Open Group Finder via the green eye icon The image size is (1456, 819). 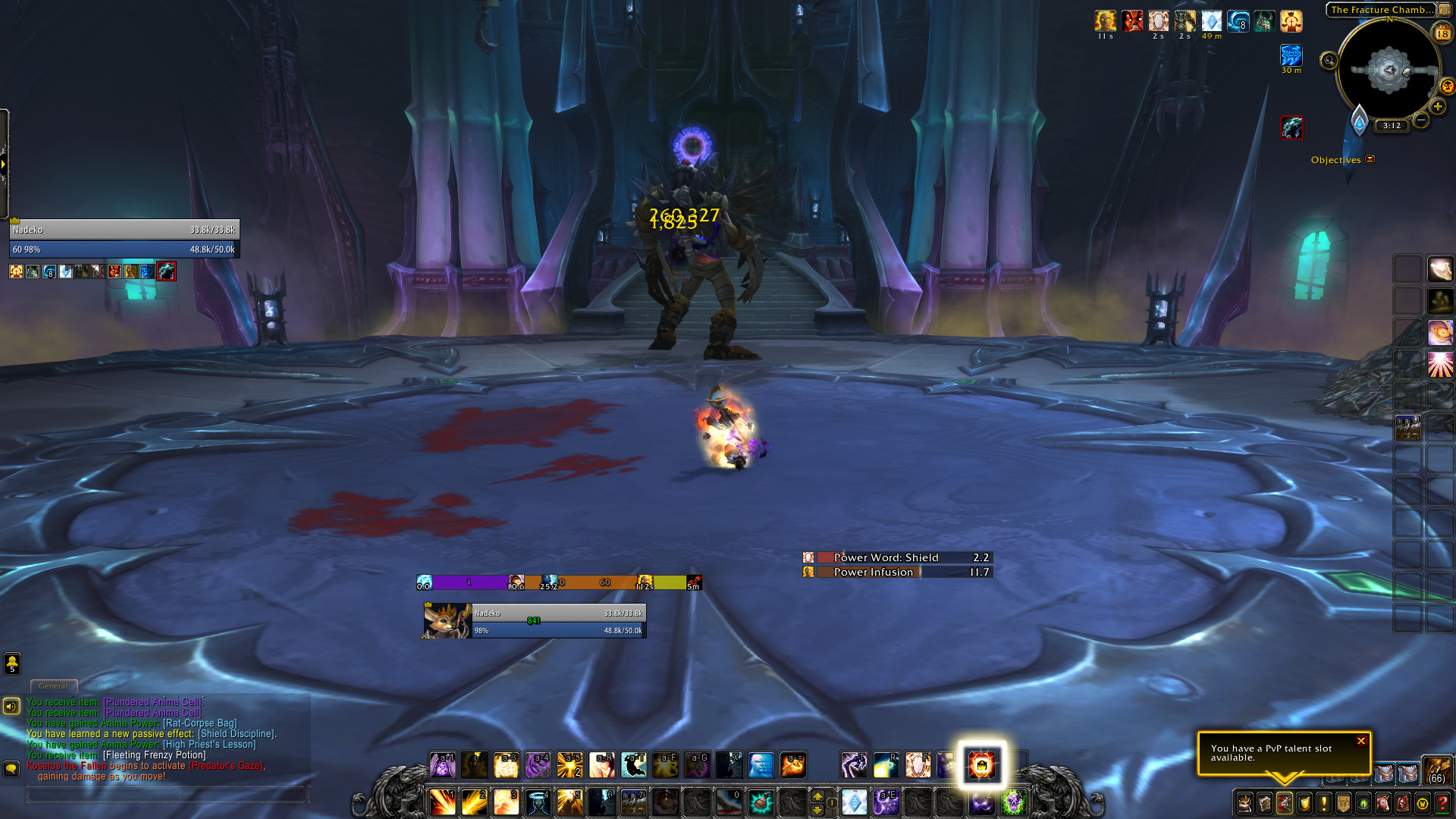coord(1363,804)
